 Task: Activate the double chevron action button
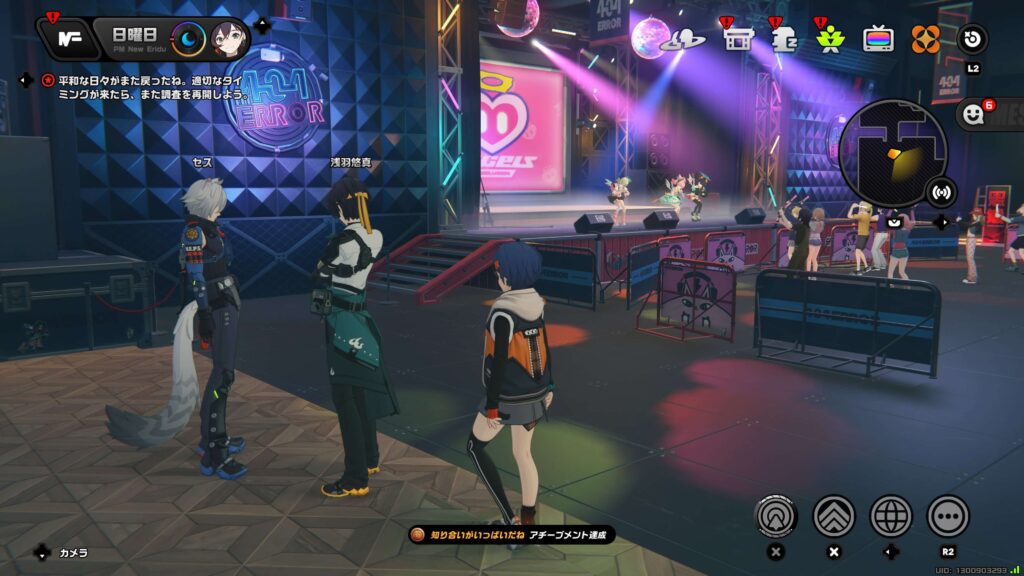(x=834, y=516)
